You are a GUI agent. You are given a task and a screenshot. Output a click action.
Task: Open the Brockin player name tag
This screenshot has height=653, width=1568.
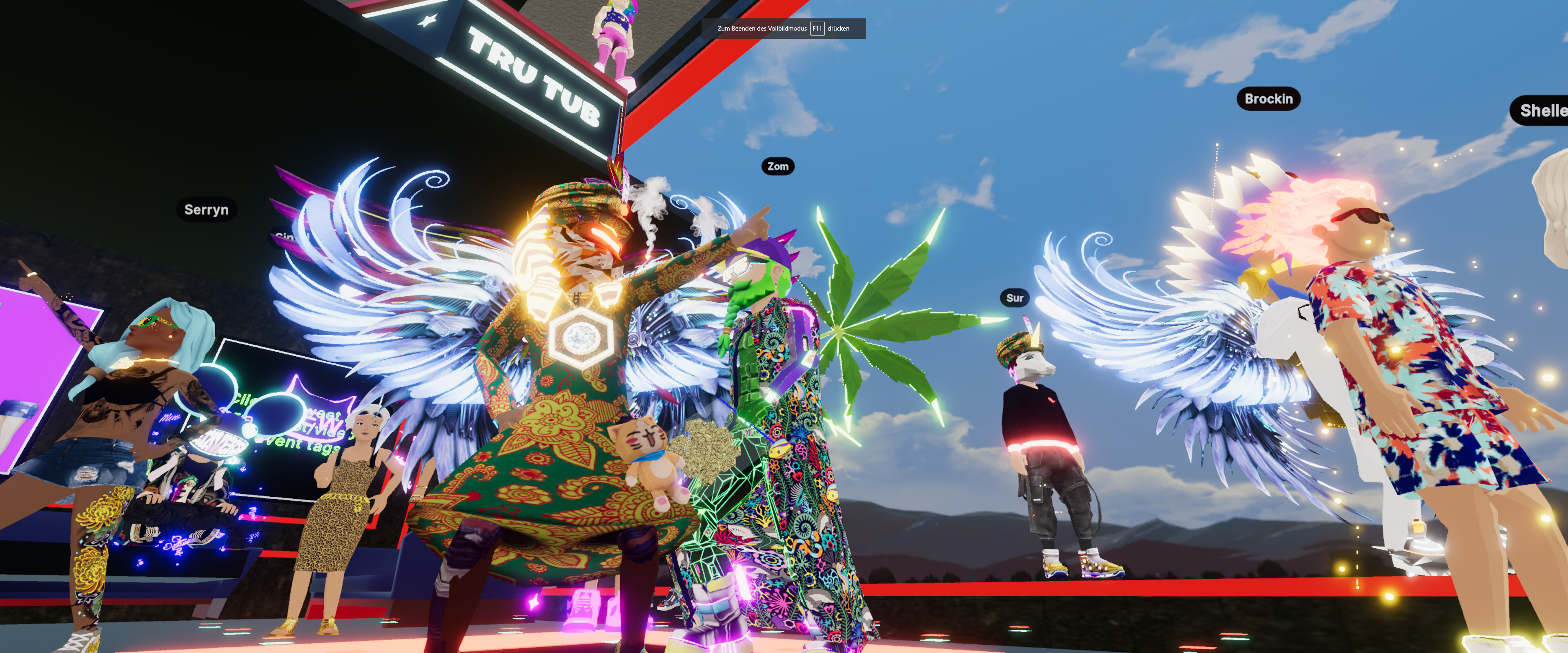1268,99
